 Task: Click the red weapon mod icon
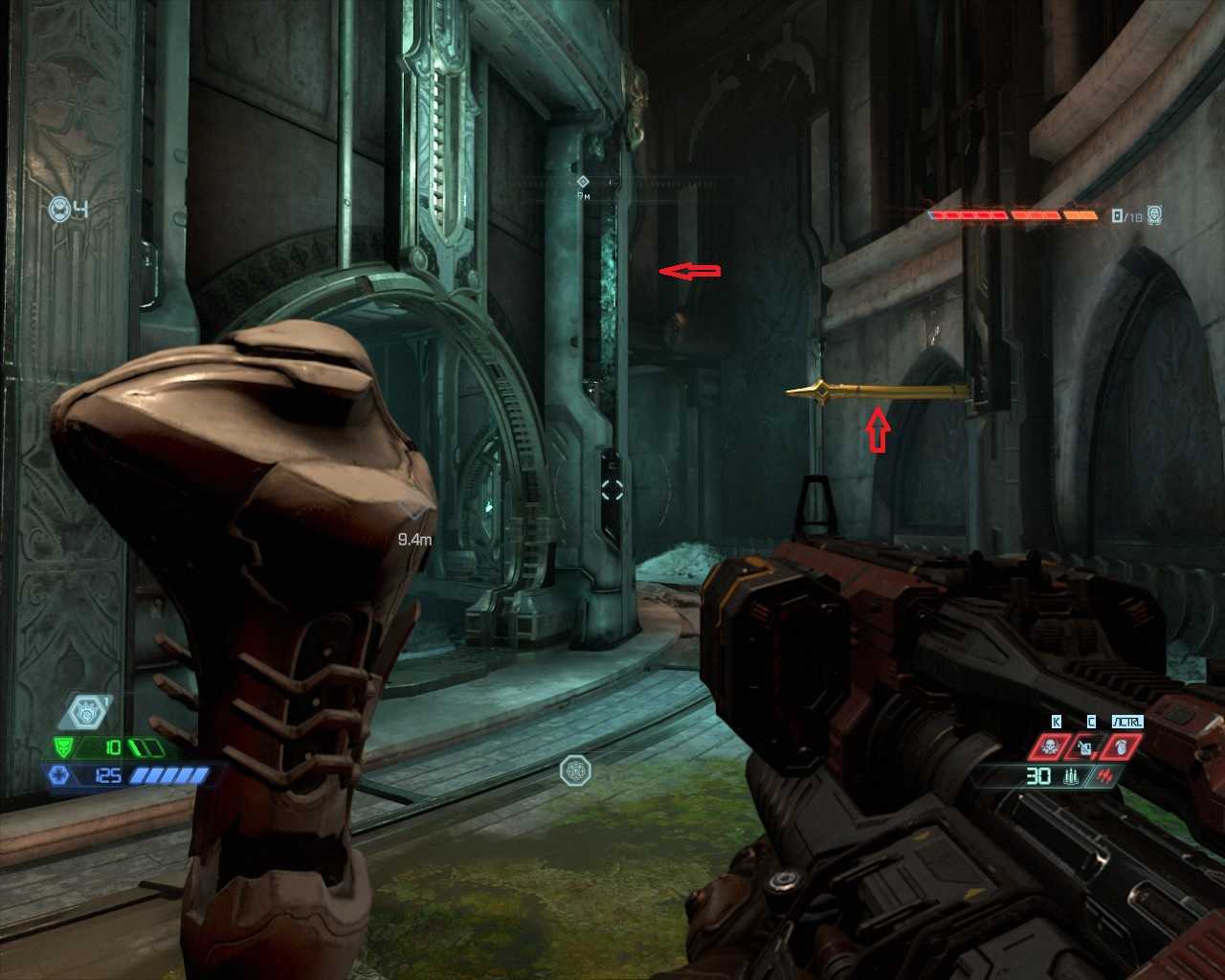[x=1107, y=775]
